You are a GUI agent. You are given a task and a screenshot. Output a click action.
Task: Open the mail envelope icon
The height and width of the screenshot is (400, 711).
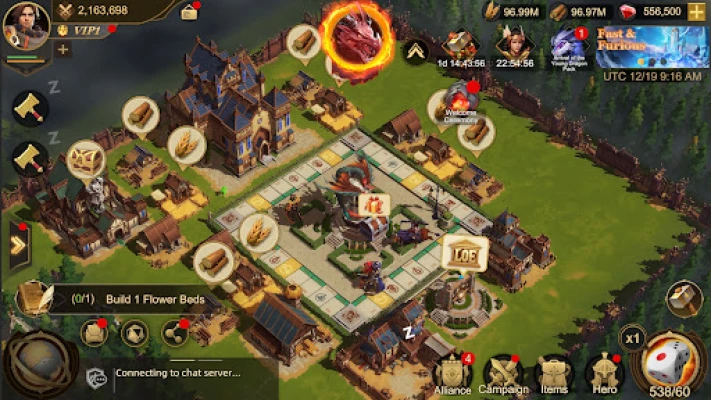[x=96, y=331]
